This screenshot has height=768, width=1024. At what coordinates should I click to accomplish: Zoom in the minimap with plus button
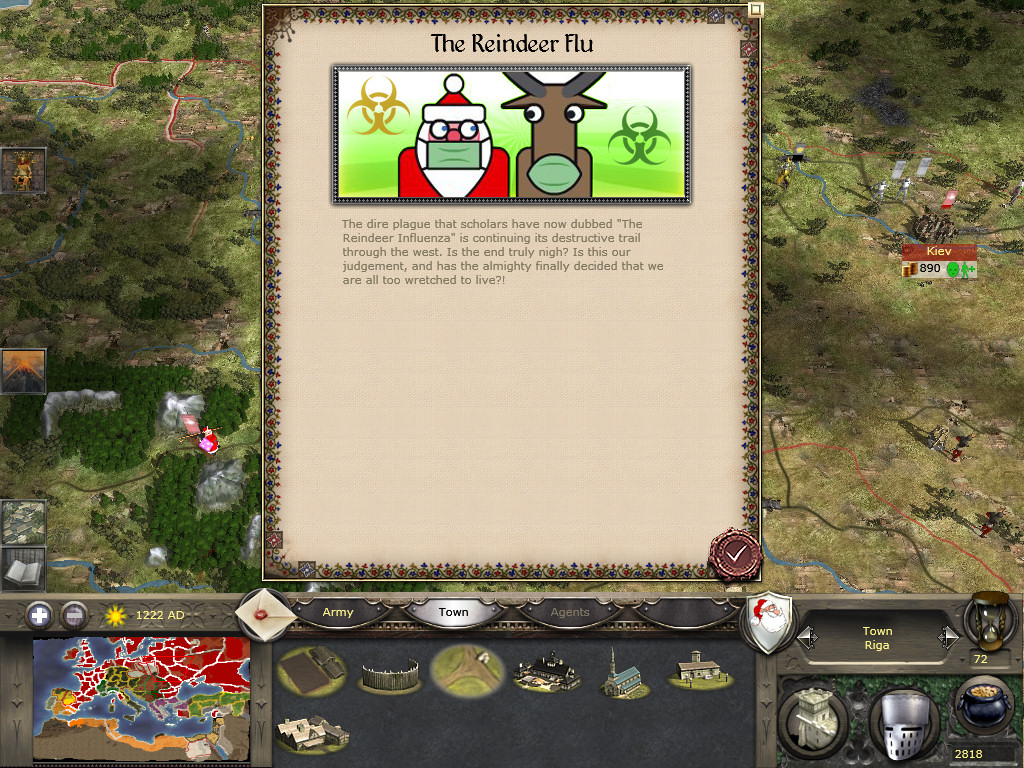point(40,614)
